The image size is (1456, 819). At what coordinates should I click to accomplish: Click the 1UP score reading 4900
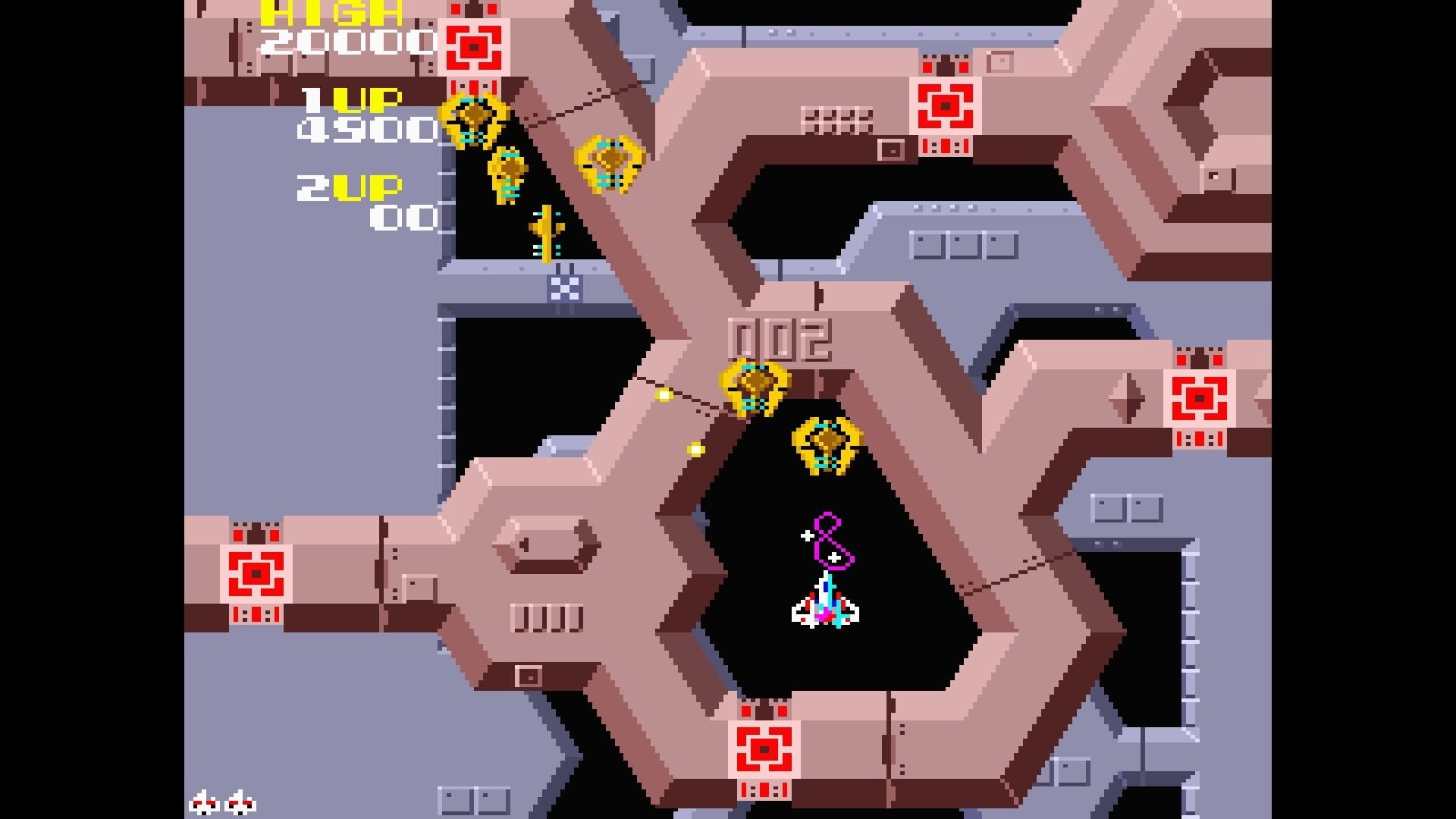pos(368,129)
